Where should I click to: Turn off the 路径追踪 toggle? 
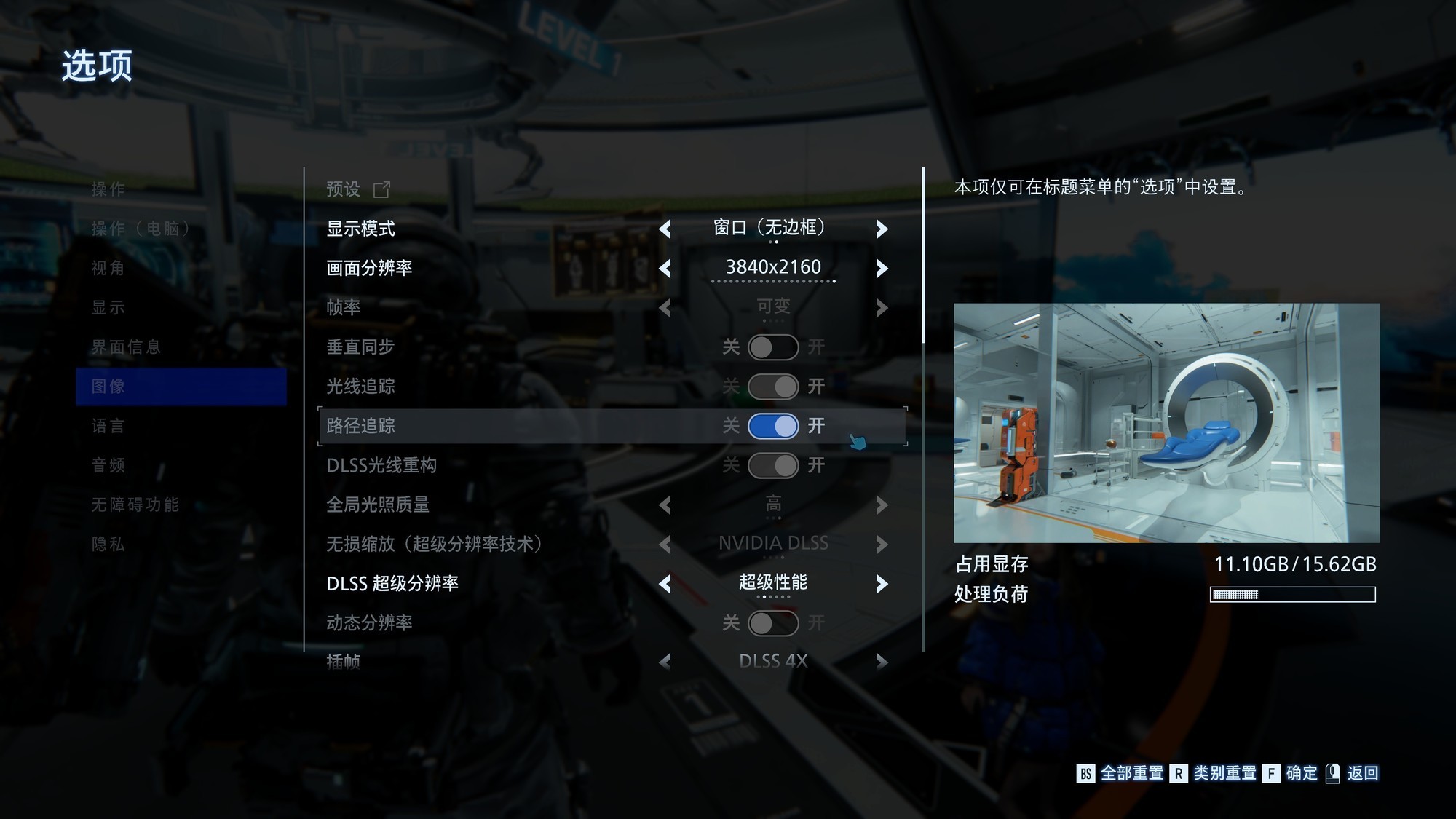point(772,426)
